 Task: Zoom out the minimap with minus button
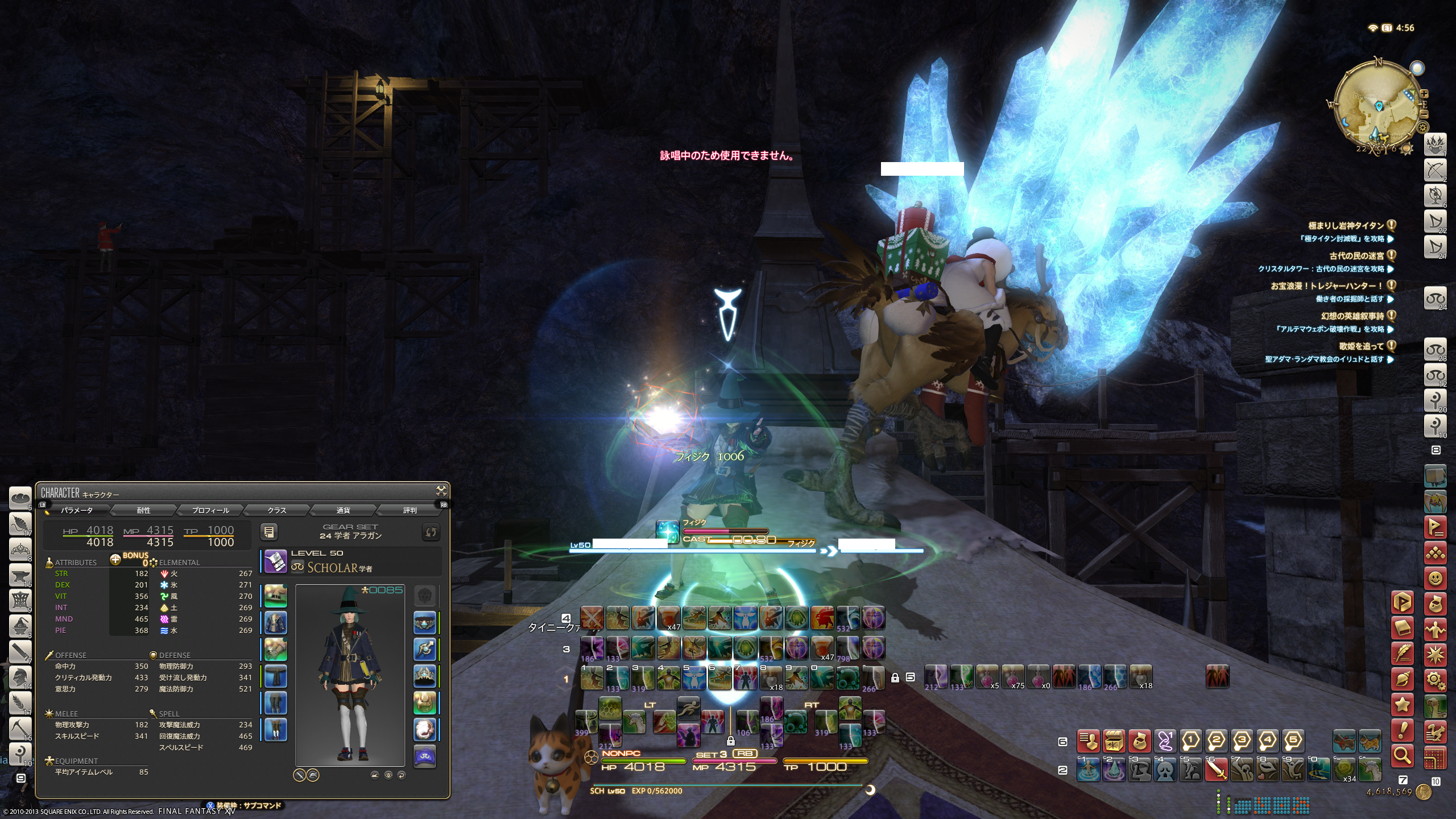click(x=1424, y=114)
